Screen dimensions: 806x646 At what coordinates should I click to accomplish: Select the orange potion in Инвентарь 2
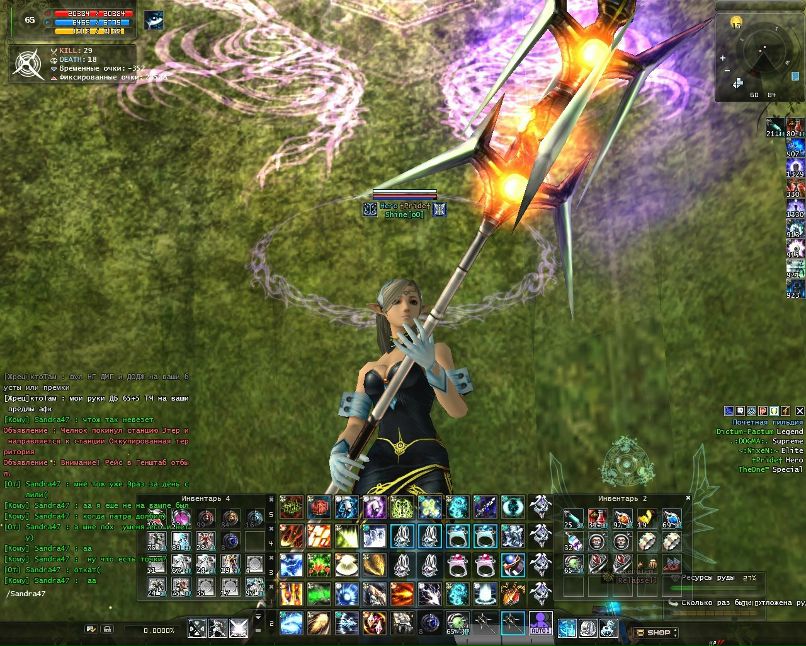pos(622,518)
